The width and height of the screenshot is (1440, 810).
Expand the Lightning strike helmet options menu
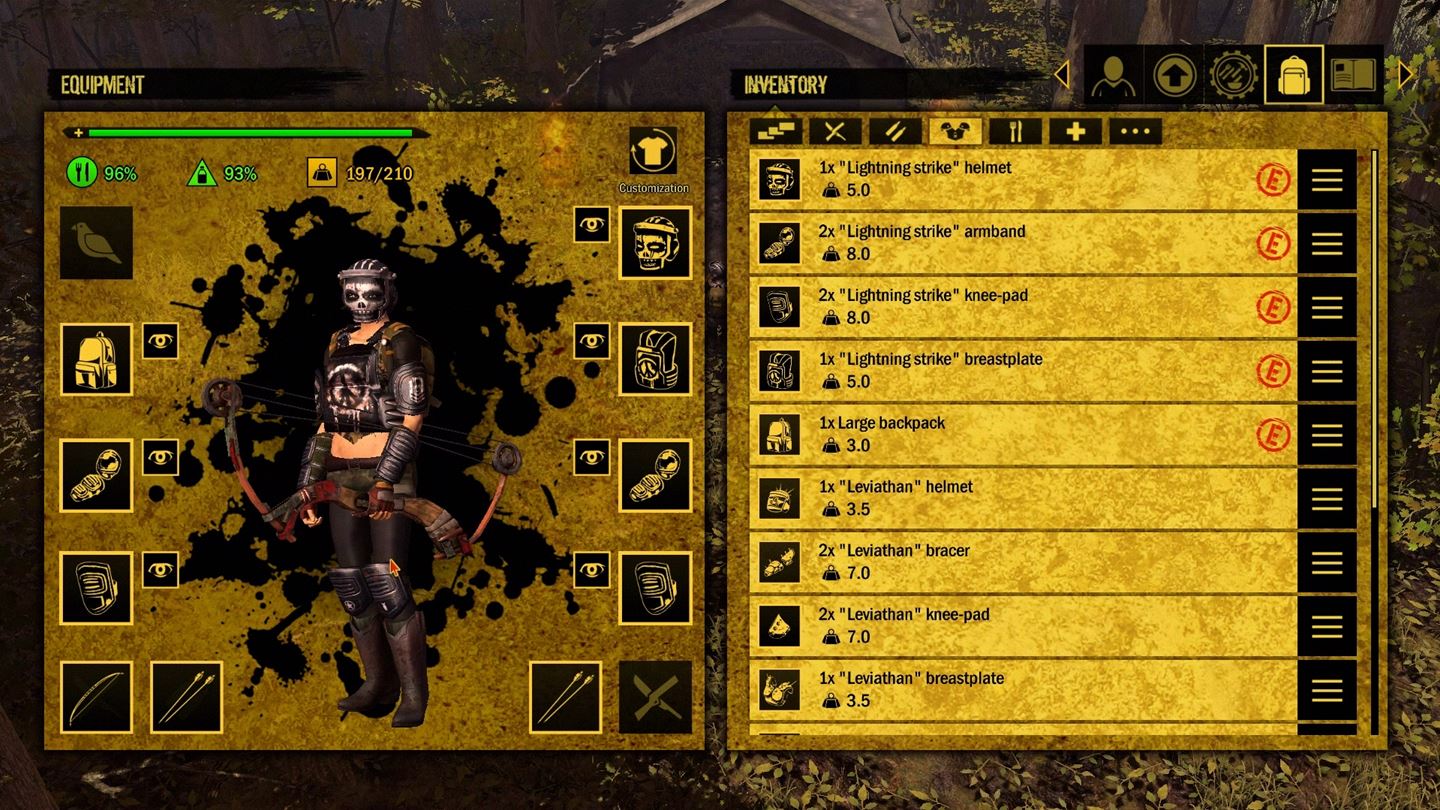click(1325, 181)
